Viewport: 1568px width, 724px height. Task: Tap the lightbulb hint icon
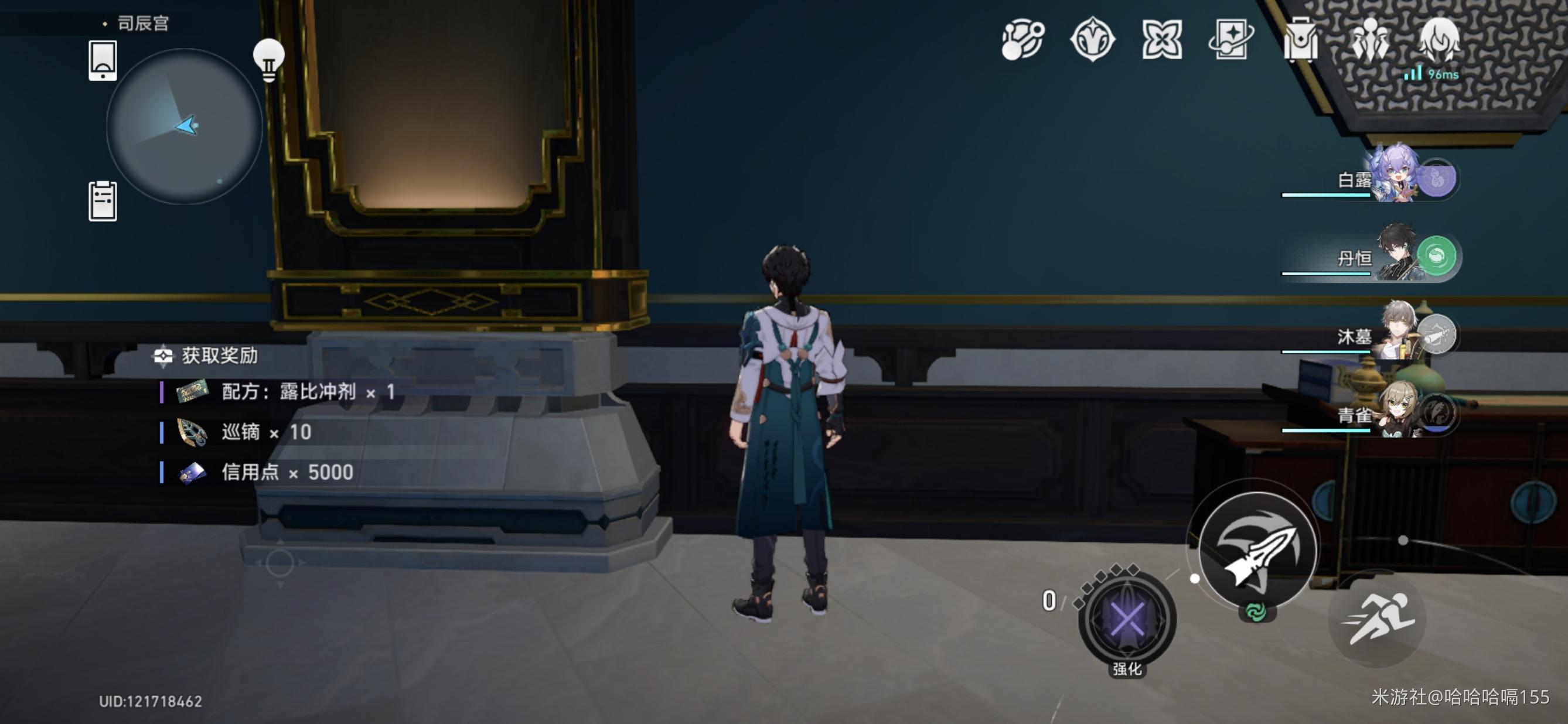[268, 60]
